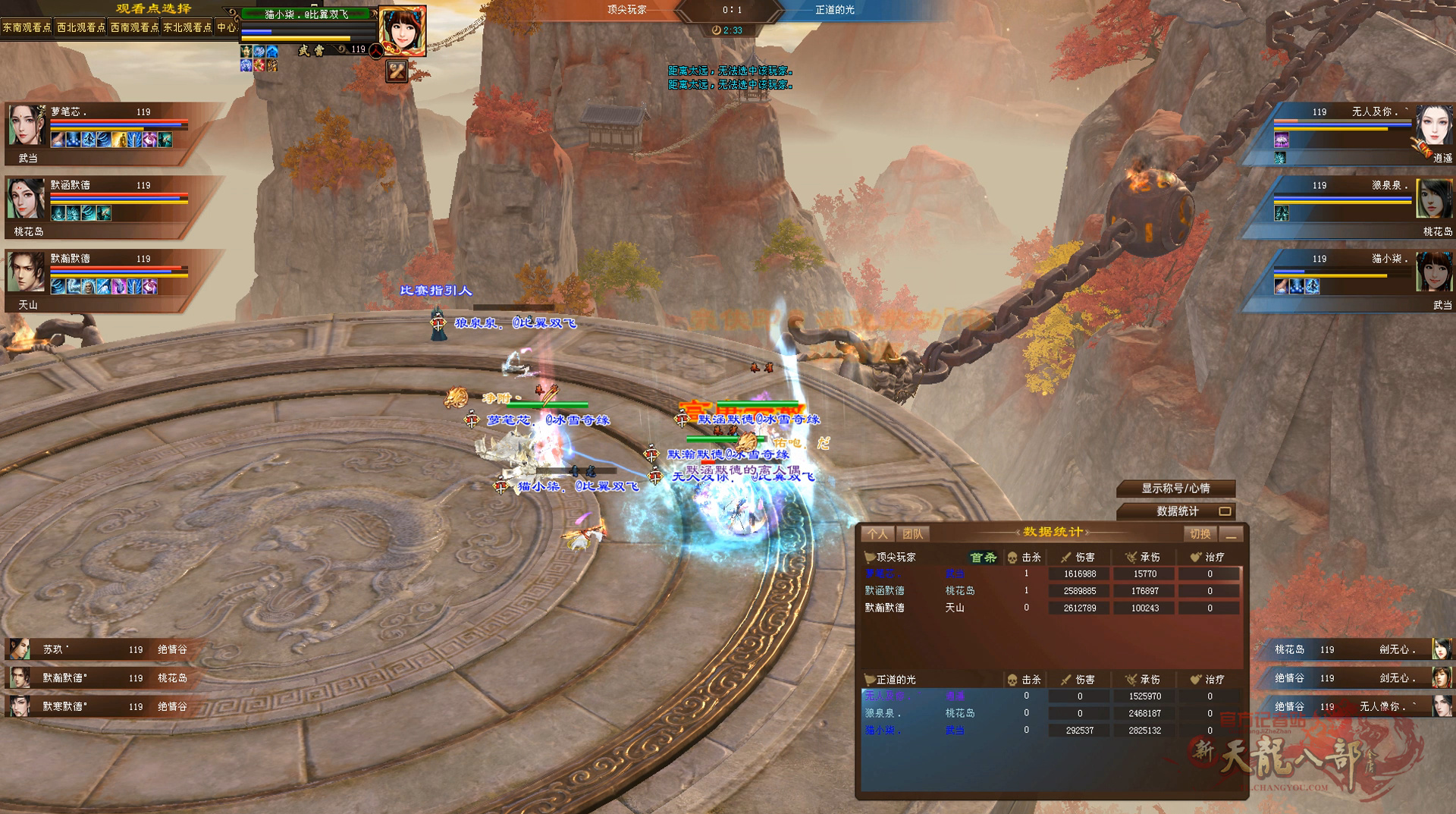Select the 东南观看点 viewpoint button

(27, 27)
